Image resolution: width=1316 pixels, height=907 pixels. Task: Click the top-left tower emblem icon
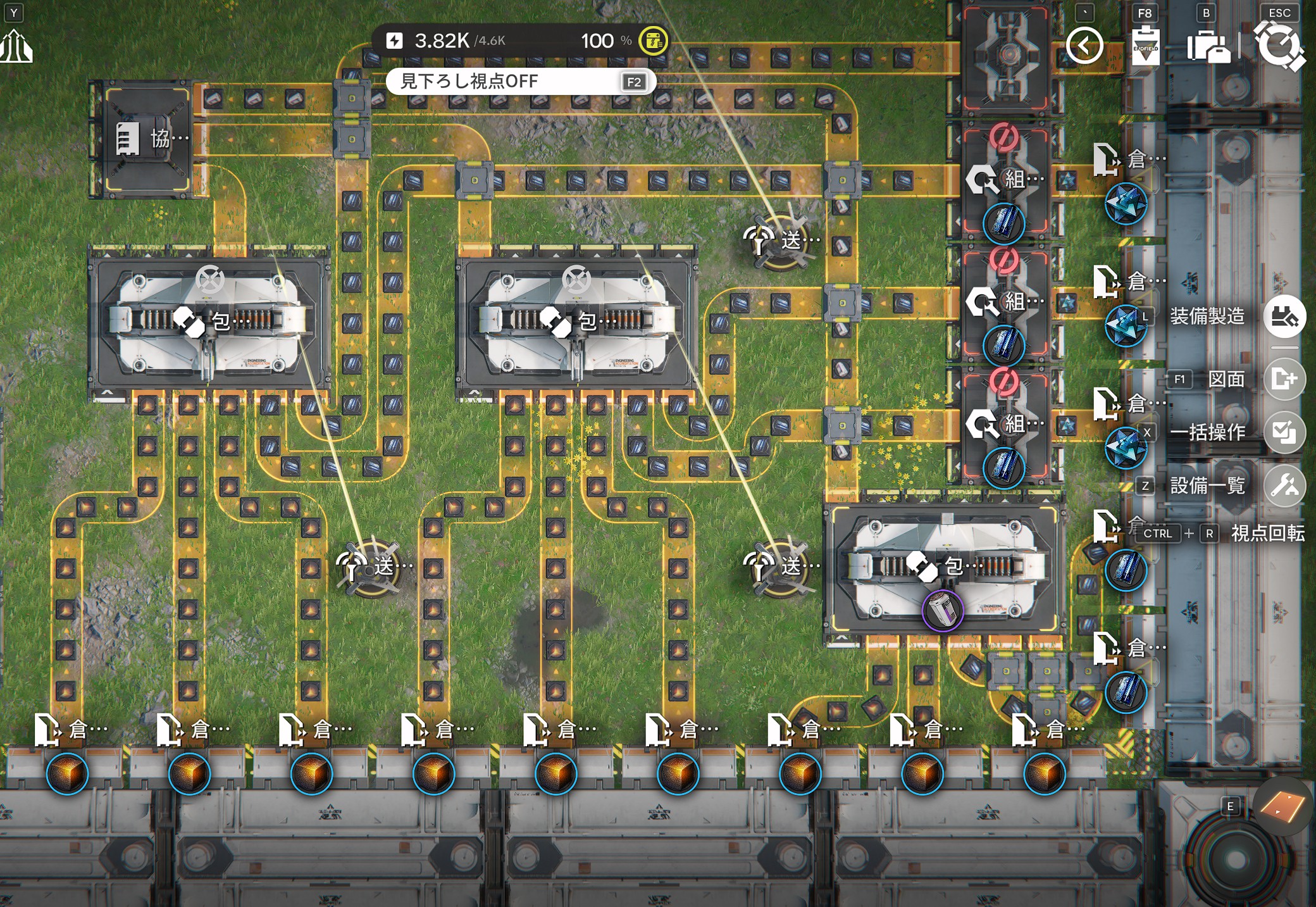16,47
